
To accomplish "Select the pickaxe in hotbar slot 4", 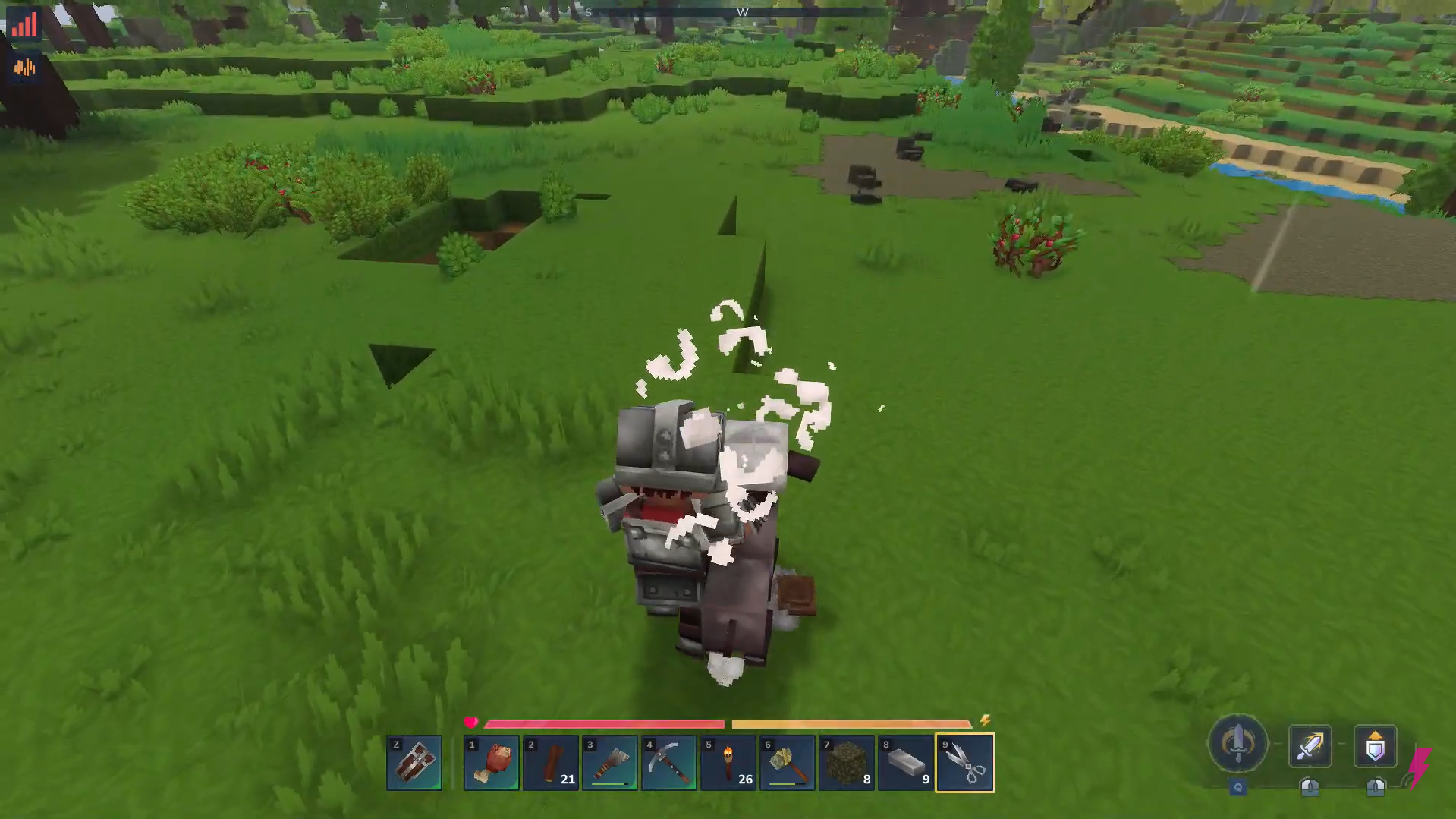I will click(668, 762).
